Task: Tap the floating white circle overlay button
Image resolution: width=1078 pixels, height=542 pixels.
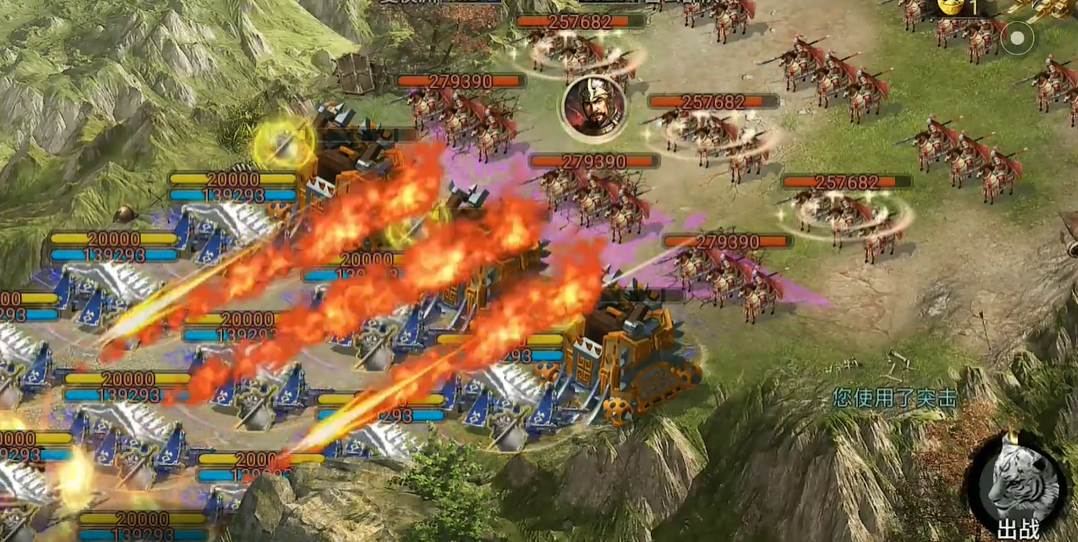Action: (1018, 39)
